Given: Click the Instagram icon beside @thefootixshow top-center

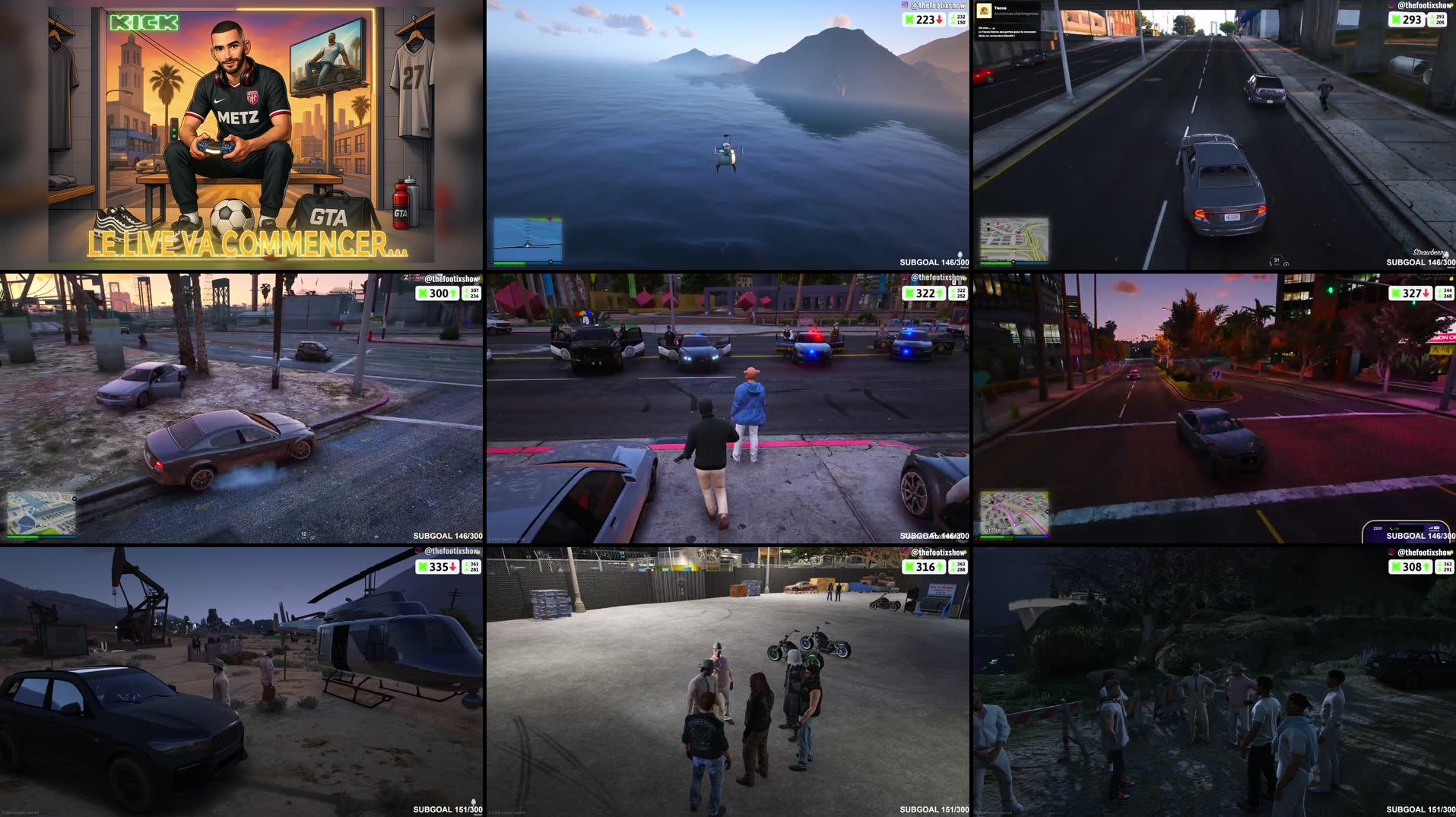Looking at the screenshot, I should point(905,5).
